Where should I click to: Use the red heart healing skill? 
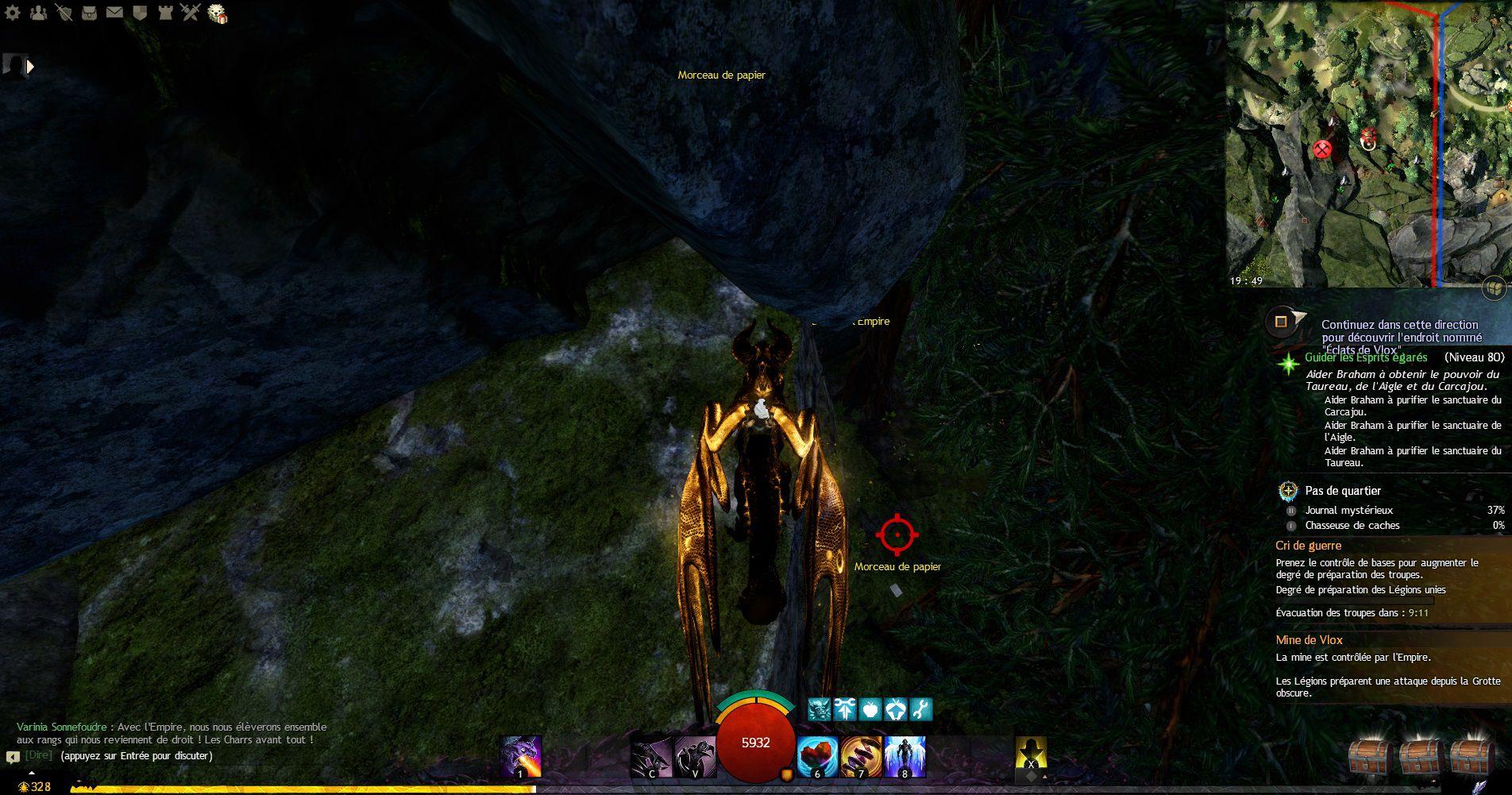coord(817,757)
